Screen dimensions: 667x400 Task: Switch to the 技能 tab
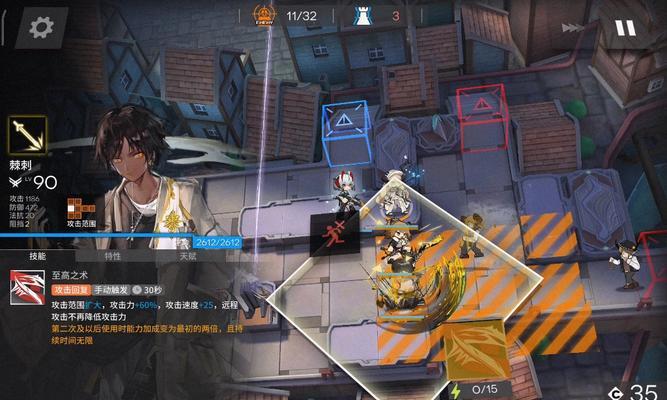pyautogui.click(x=37, y=256)
